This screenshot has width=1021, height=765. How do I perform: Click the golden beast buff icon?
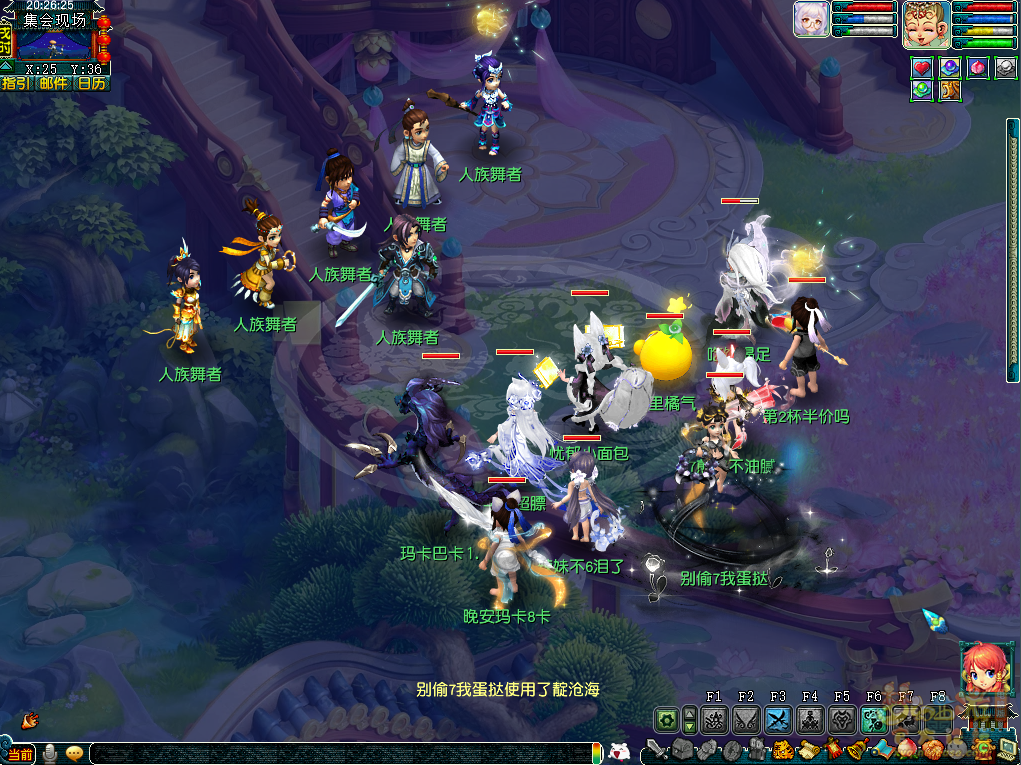tap(950, 91)
